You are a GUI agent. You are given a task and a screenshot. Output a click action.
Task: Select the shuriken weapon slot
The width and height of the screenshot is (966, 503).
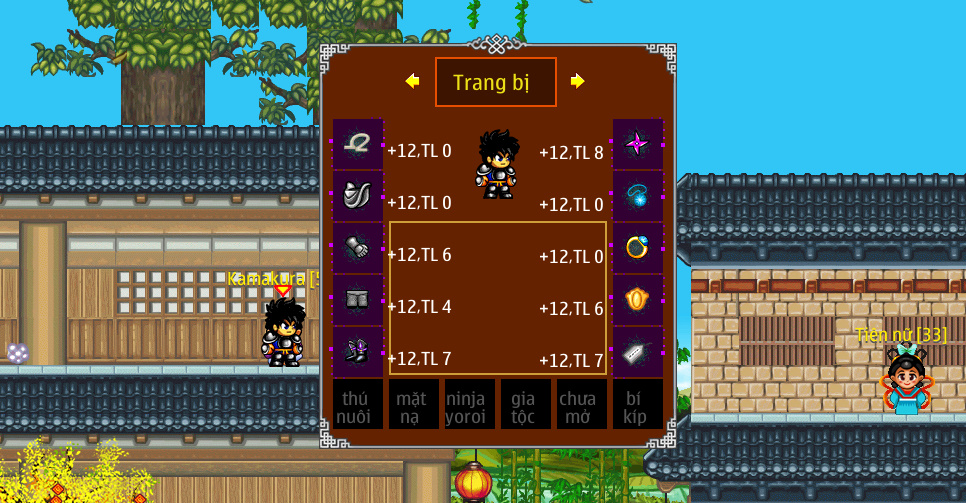point(638,144)
